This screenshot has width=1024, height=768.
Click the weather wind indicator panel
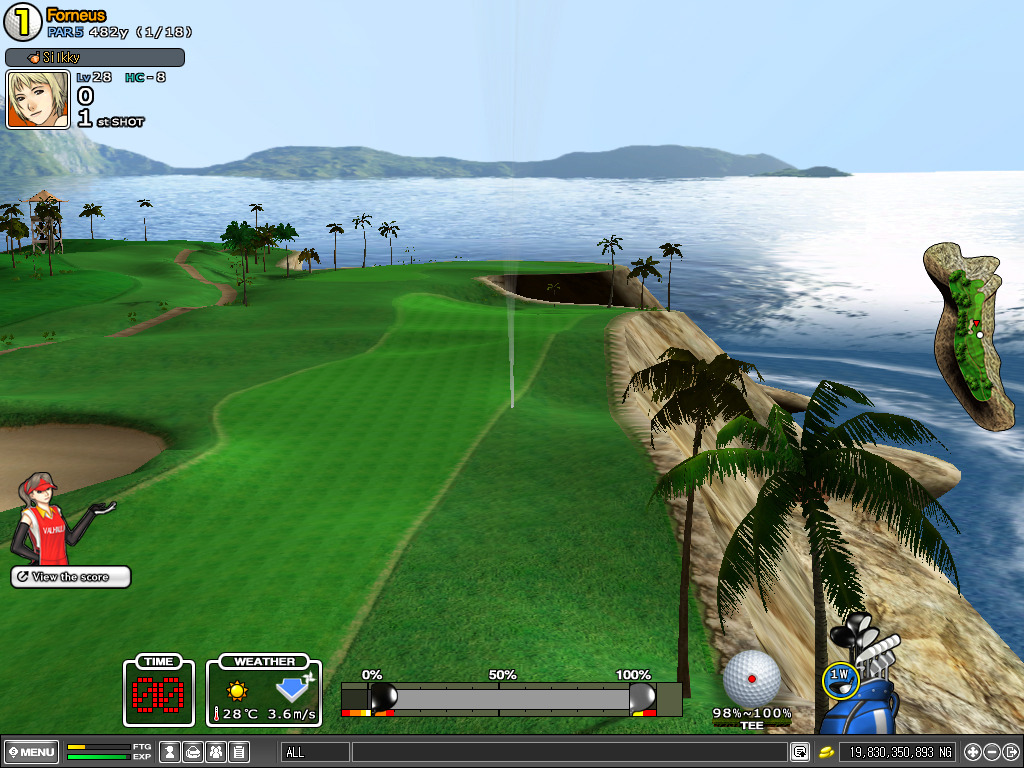[264, 691]
